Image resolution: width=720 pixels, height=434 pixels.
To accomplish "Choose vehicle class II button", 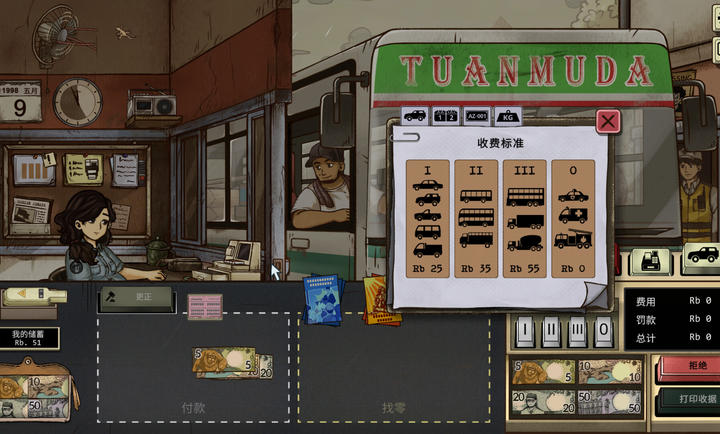I will [552, 331].
